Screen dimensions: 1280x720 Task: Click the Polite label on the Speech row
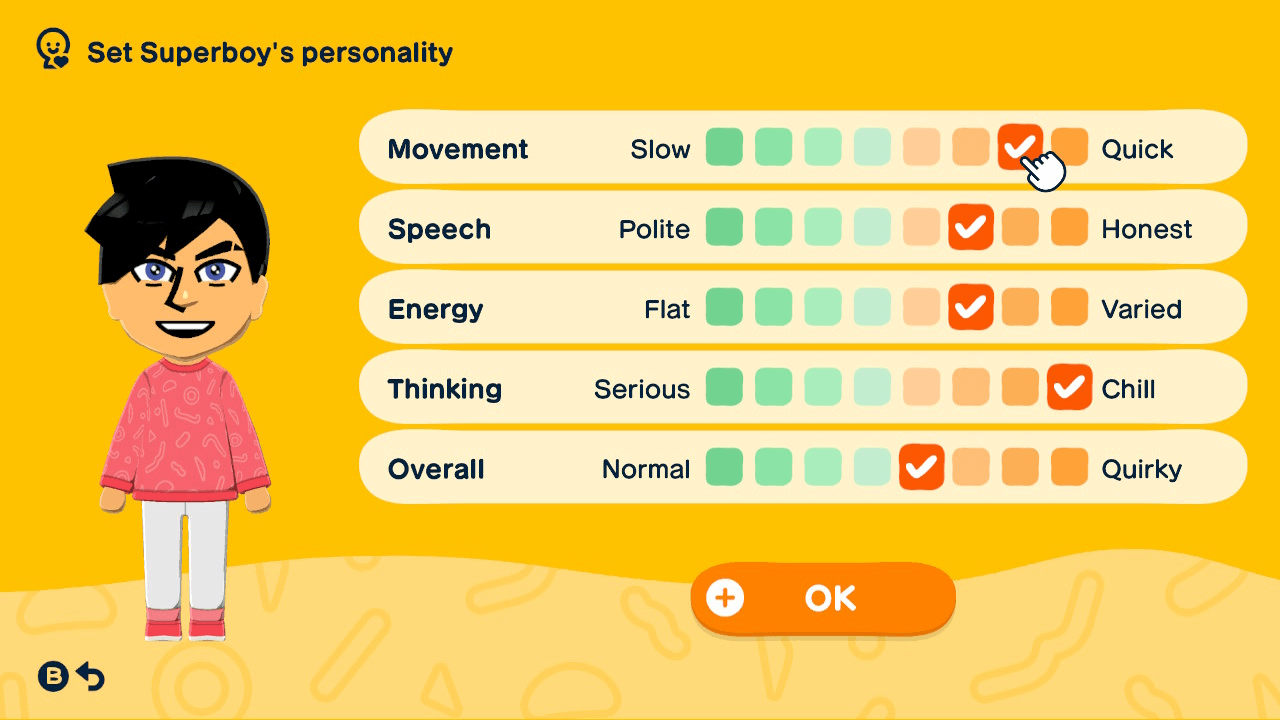point(655,228)
